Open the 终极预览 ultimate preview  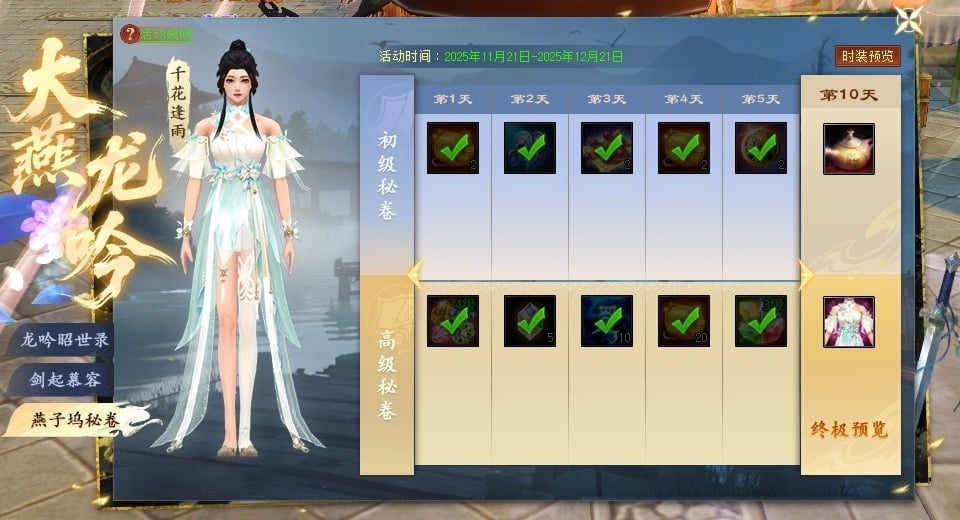[x=849, y=431]
